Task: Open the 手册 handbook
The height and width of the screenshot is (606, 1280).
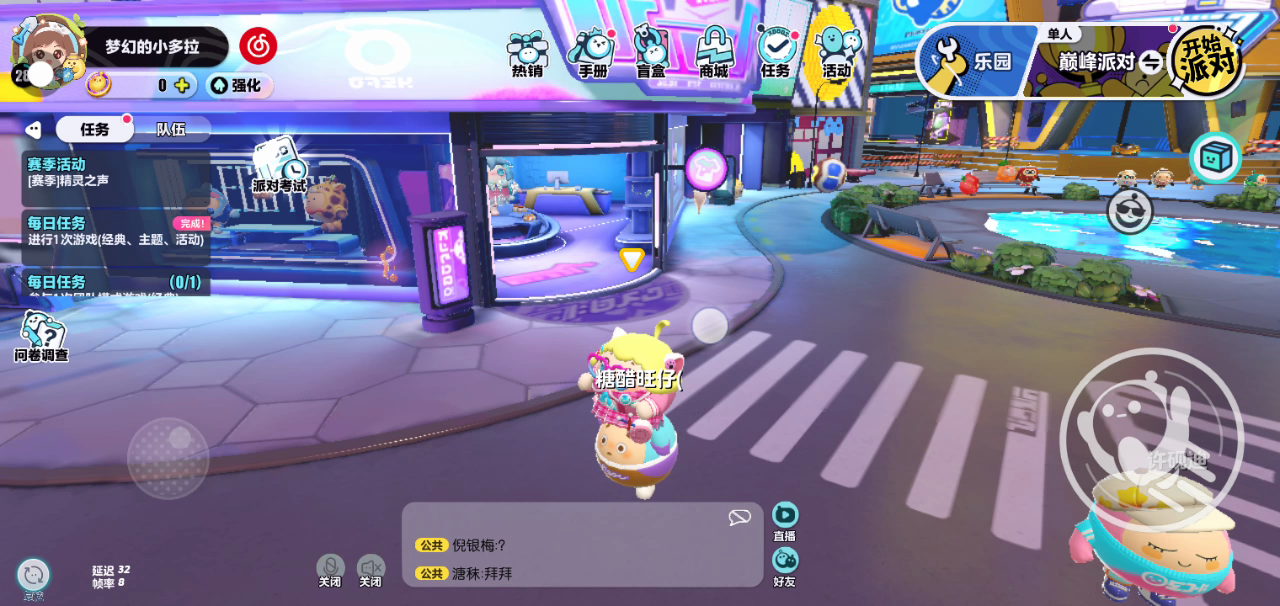Action: coord(592,55)
